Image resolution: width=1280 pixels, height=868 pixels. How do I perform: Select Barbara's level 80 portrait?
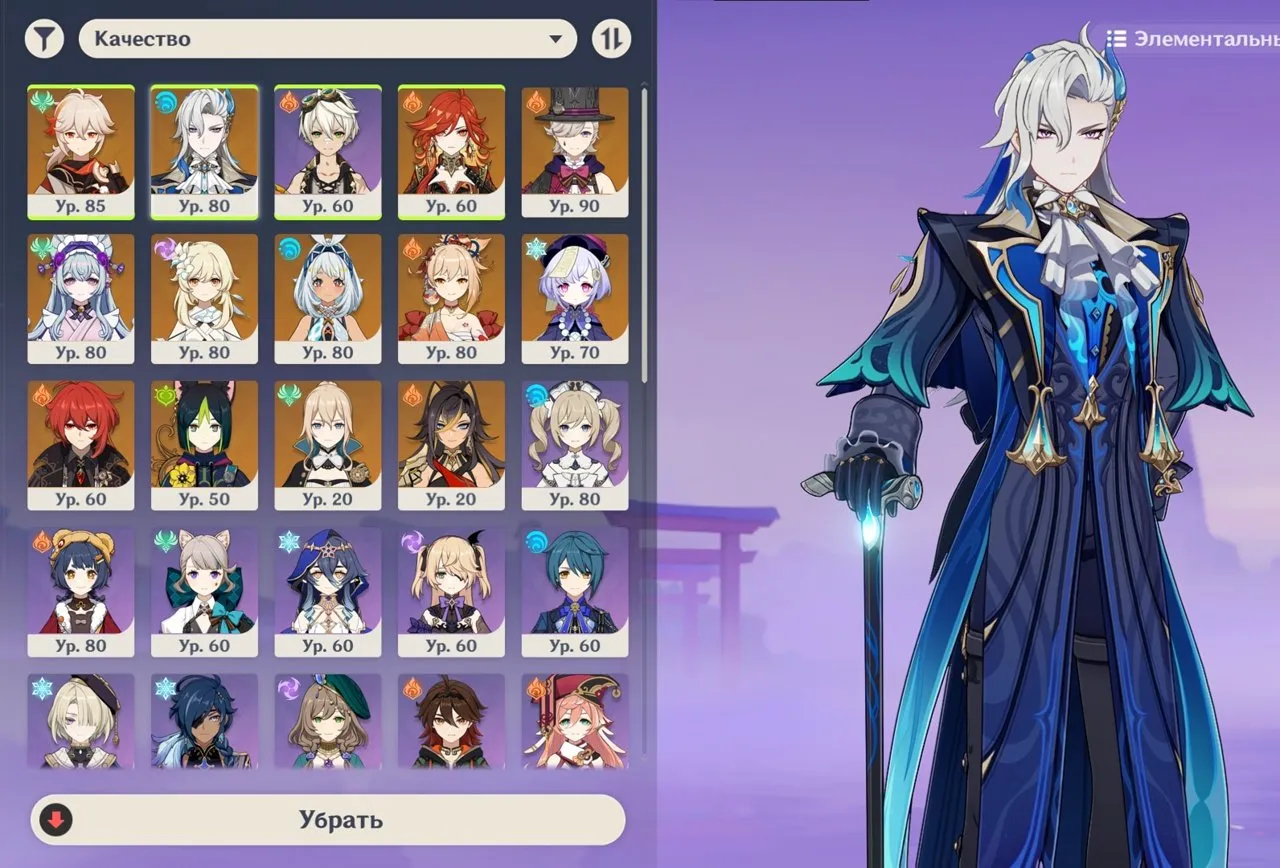click(x=575, y=442)
